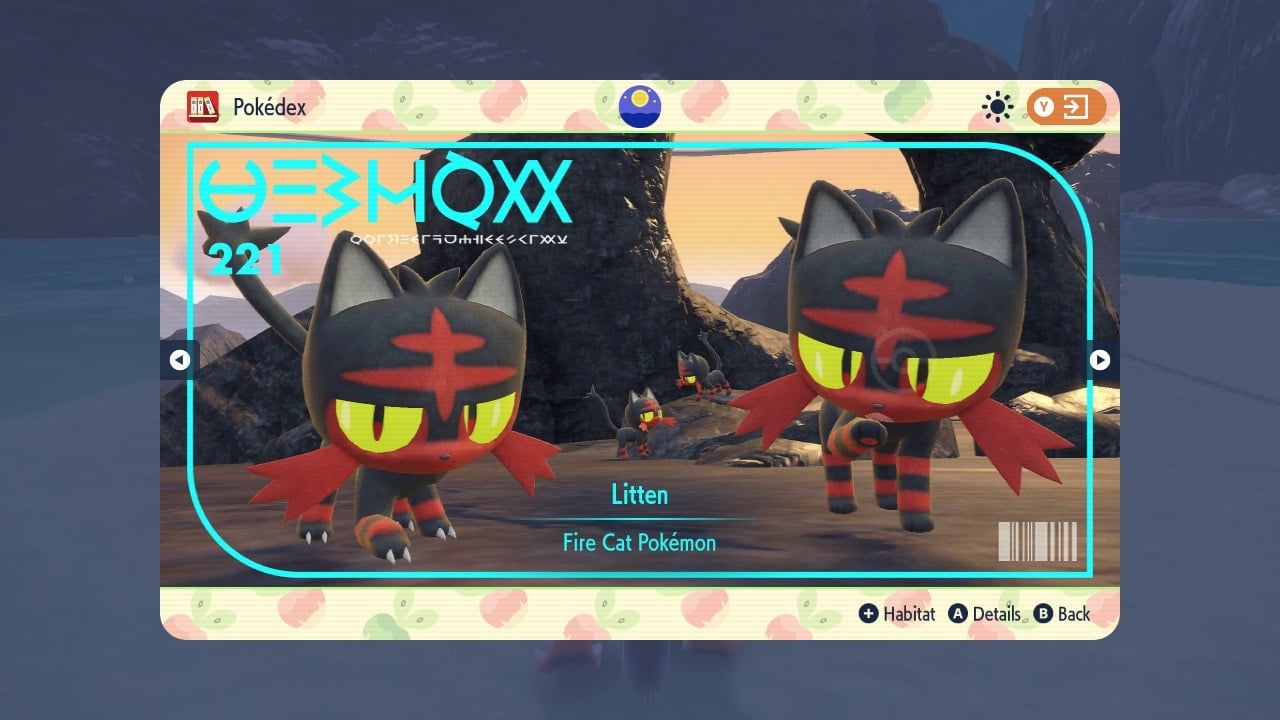Click the left arrow for previous Pokémon

coord(181,360)
